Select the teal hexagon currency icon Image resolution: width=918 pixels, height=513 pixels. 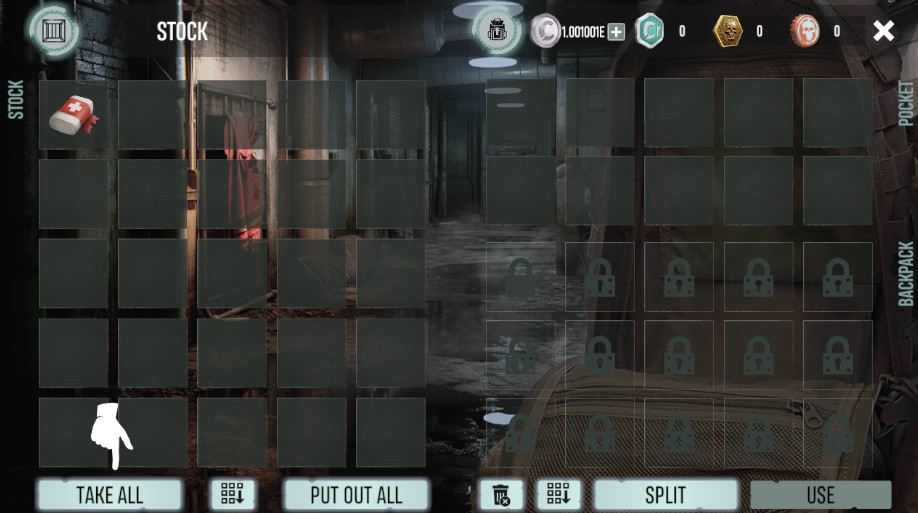[650, 31]
